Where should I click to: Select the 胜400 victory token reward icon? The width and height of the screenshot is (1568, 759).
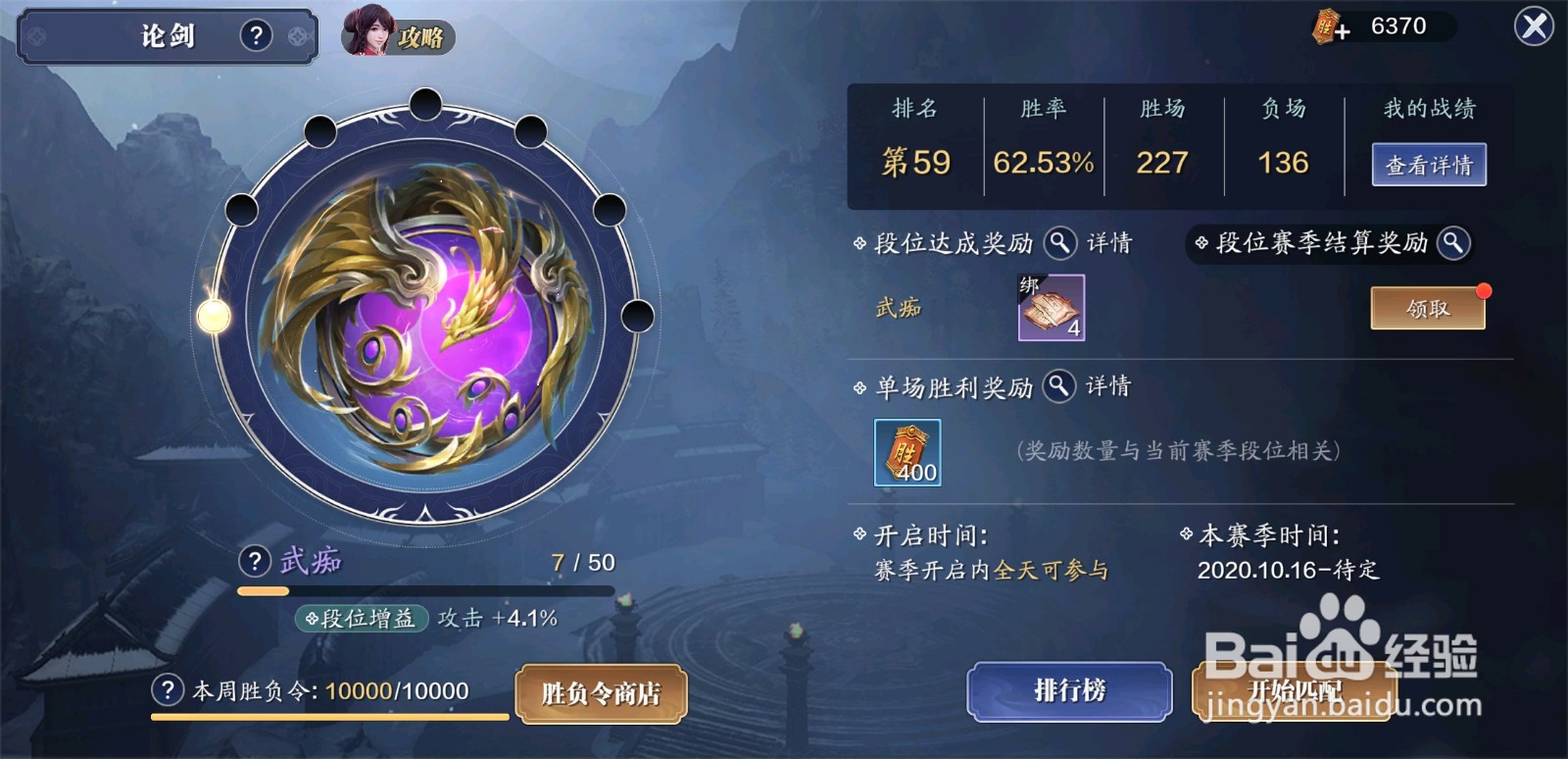908,452
